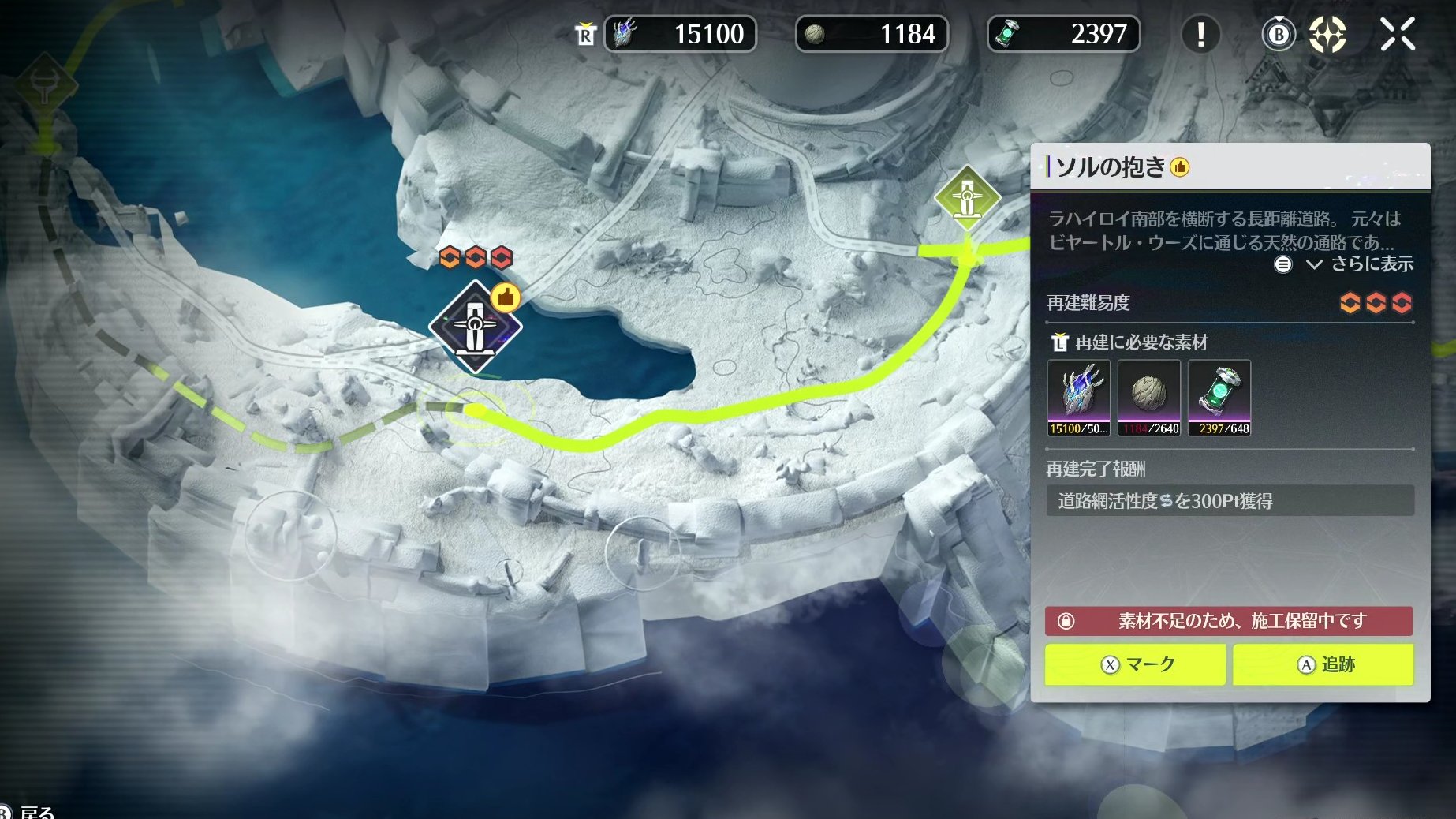Viewport: 1456px width, 819px height.
Task: Select the green canister material slot
Action: click(x=1219, y=398)
